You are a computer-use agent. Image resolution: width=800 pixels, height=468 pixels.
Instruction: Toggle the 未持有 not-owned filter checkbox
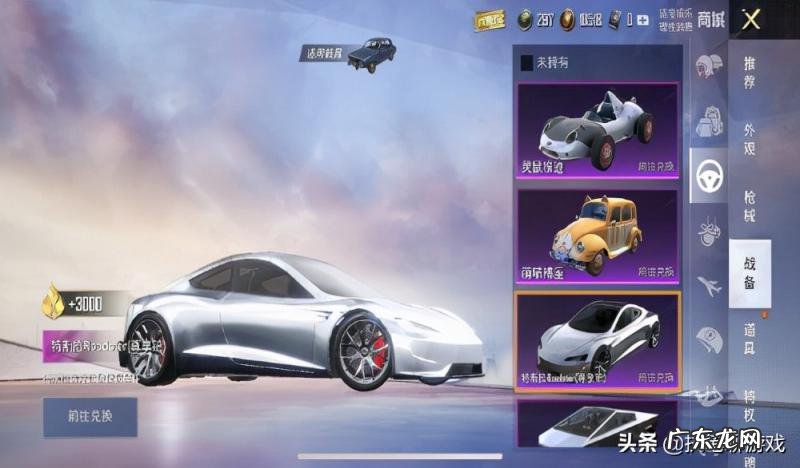(527, 63)
